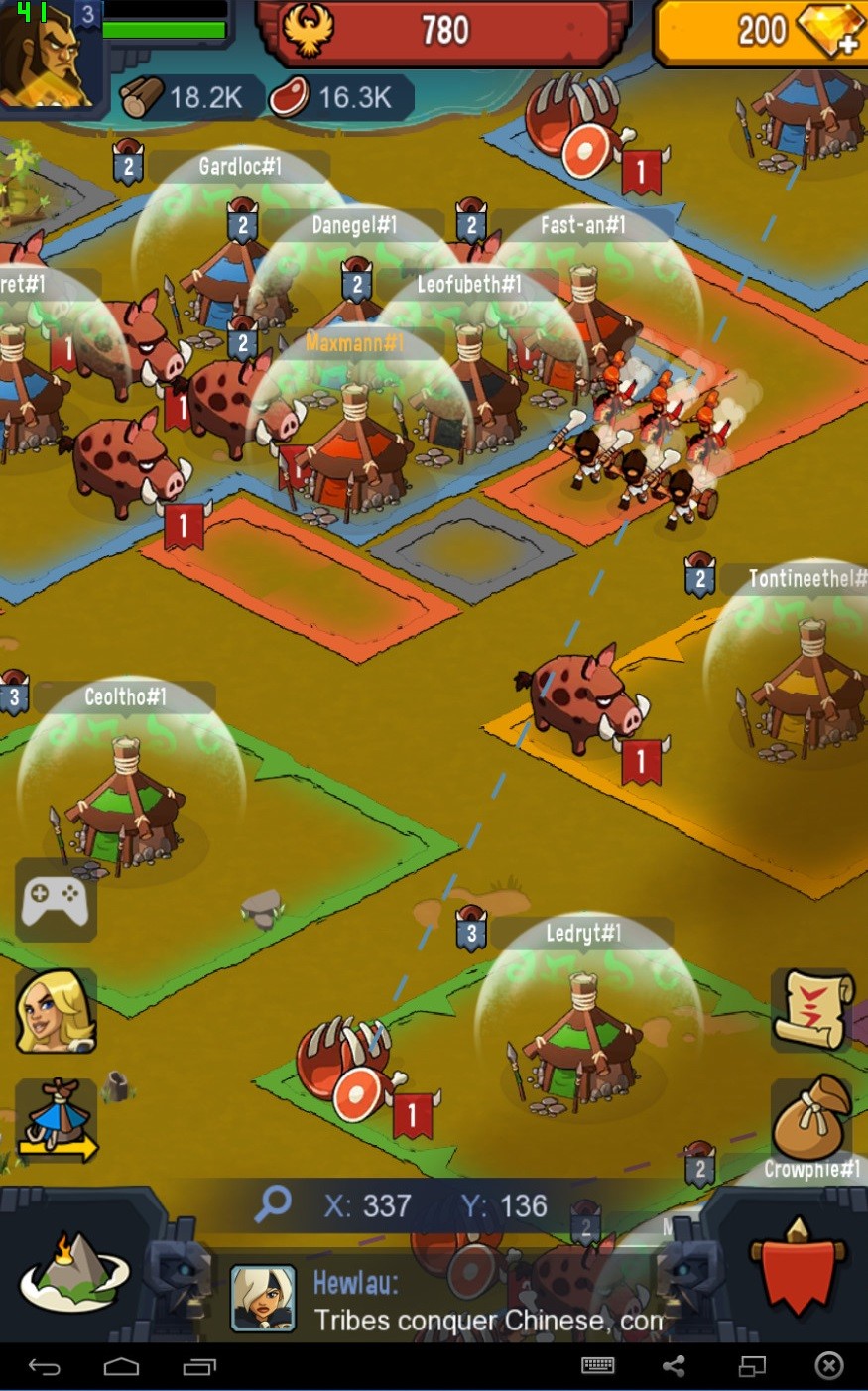The height and width of the screenshot is (1391, 868).
Task: Click the Android back button
Action: [x=44, y=1367]
